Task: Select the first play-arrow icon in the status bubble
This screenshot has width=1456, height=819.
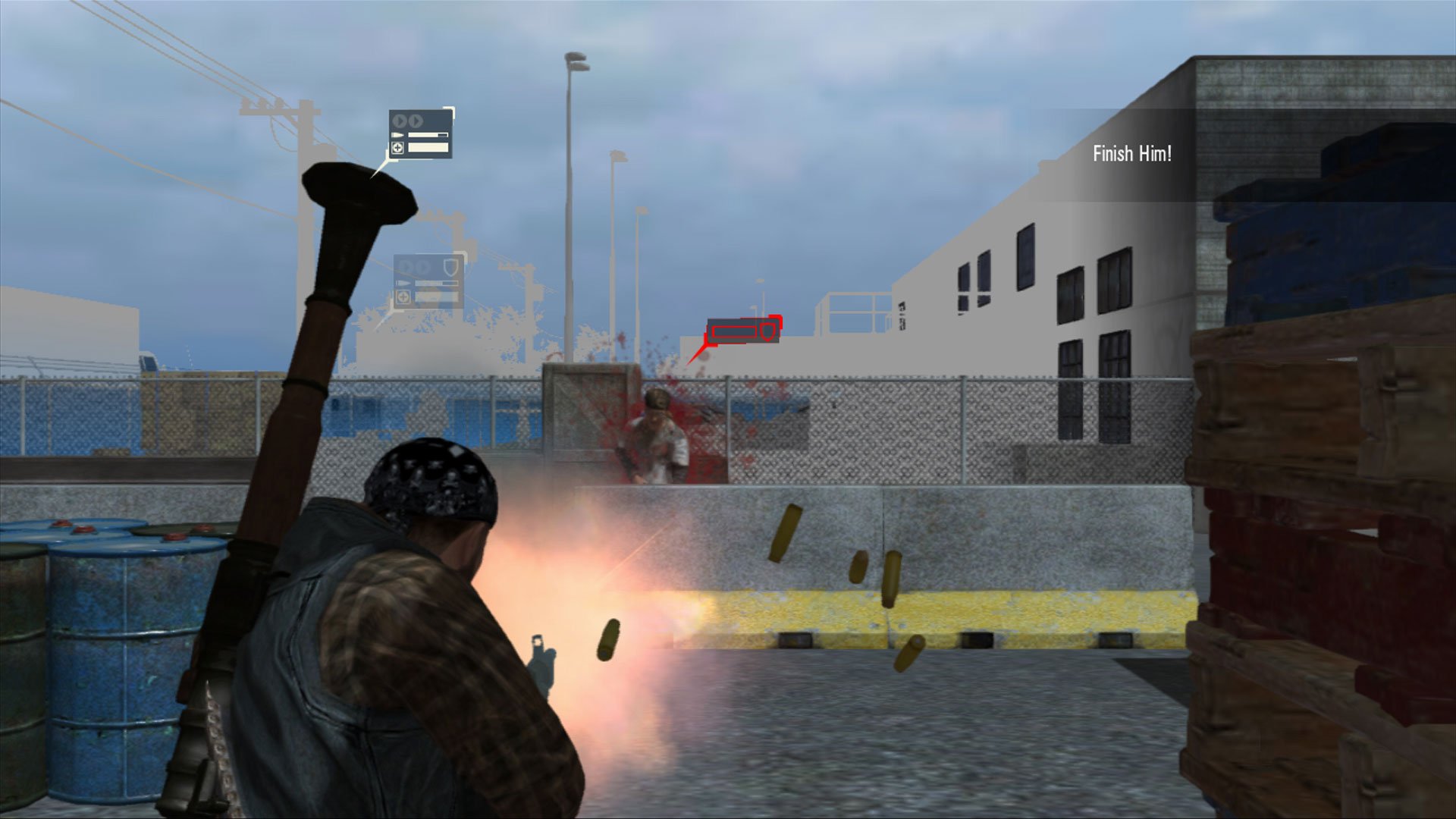Action: click(400, 121)
